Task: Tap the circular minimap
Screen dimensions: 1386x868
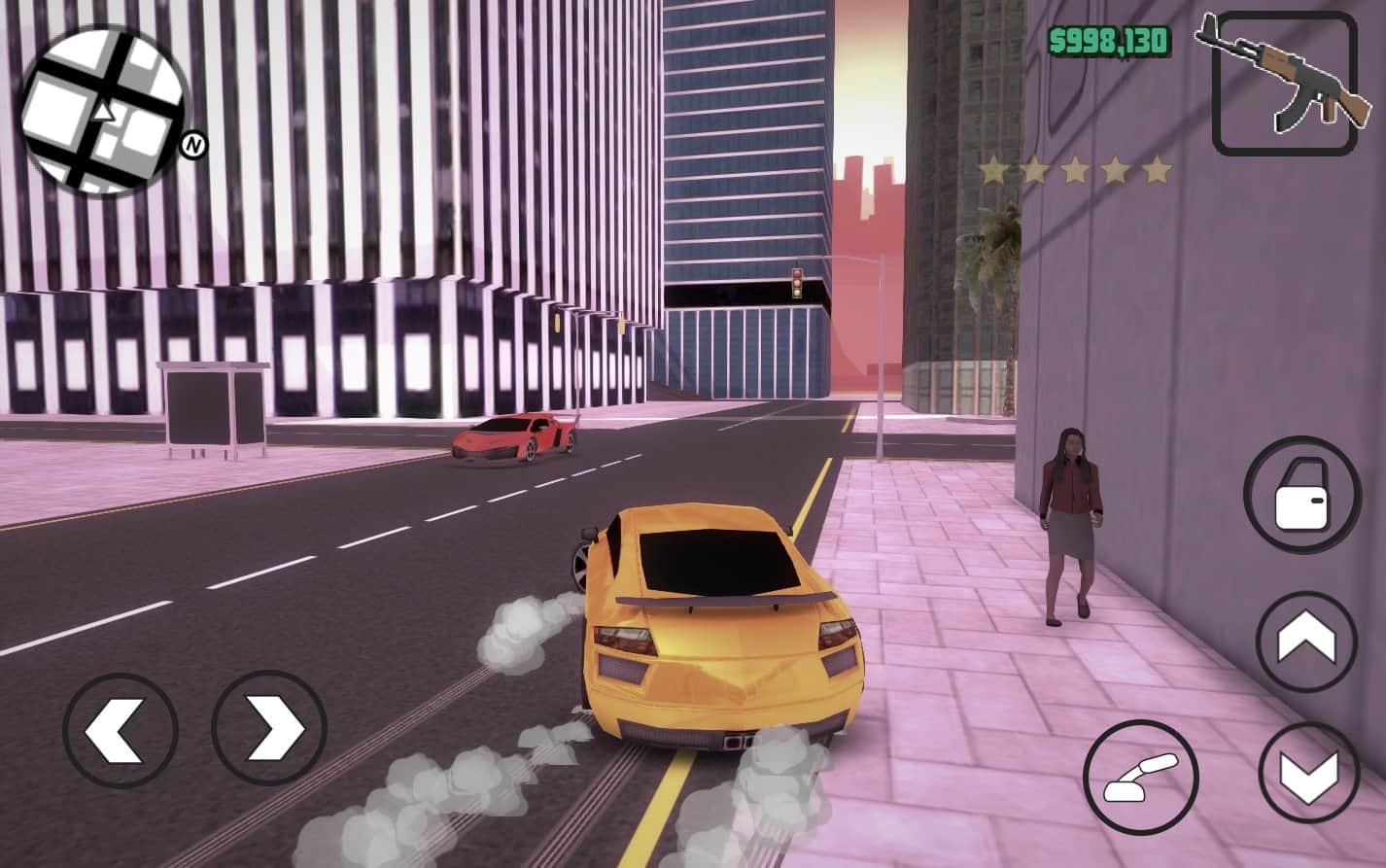Action: [105, 109]
